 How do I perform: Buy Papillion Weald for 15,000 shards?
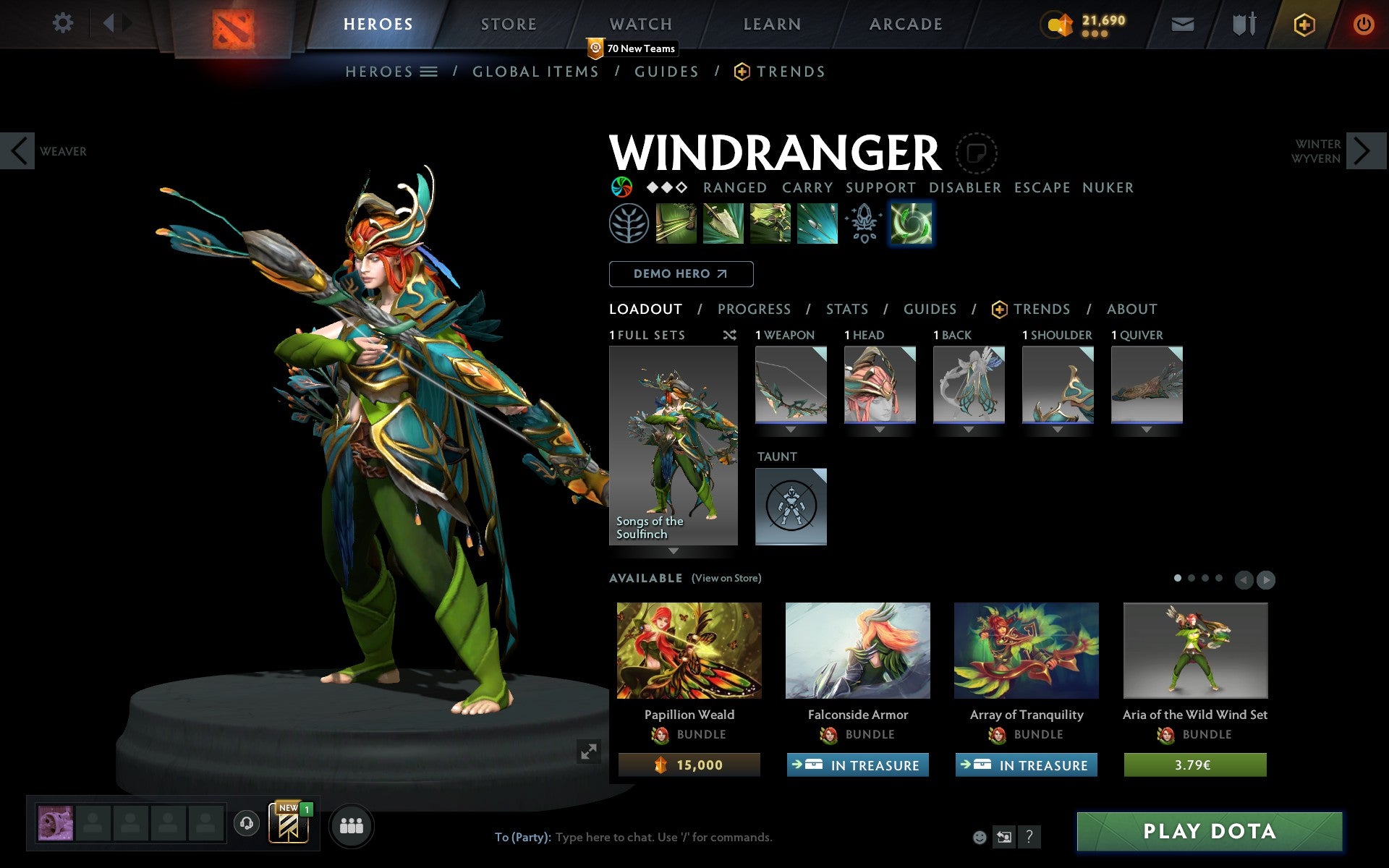point(689,765)
